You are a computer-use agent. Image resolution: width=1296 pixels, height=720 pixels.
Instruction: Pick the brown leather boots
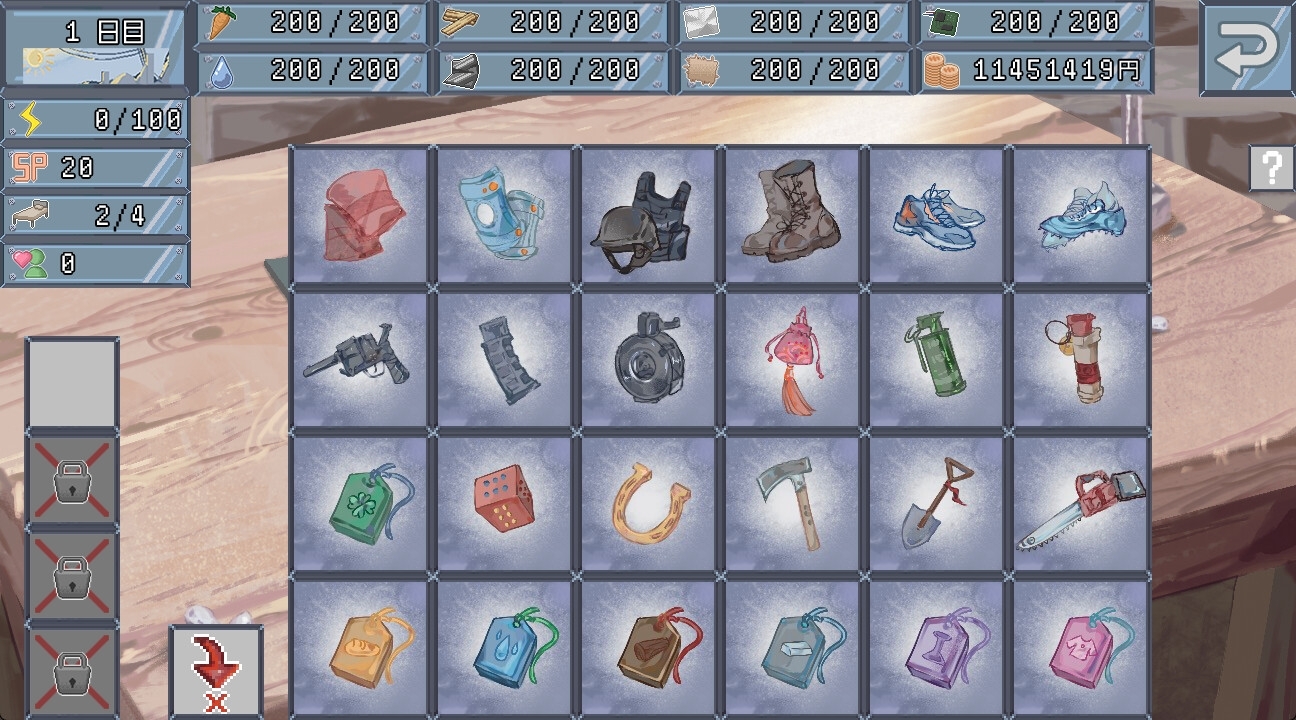793,215
